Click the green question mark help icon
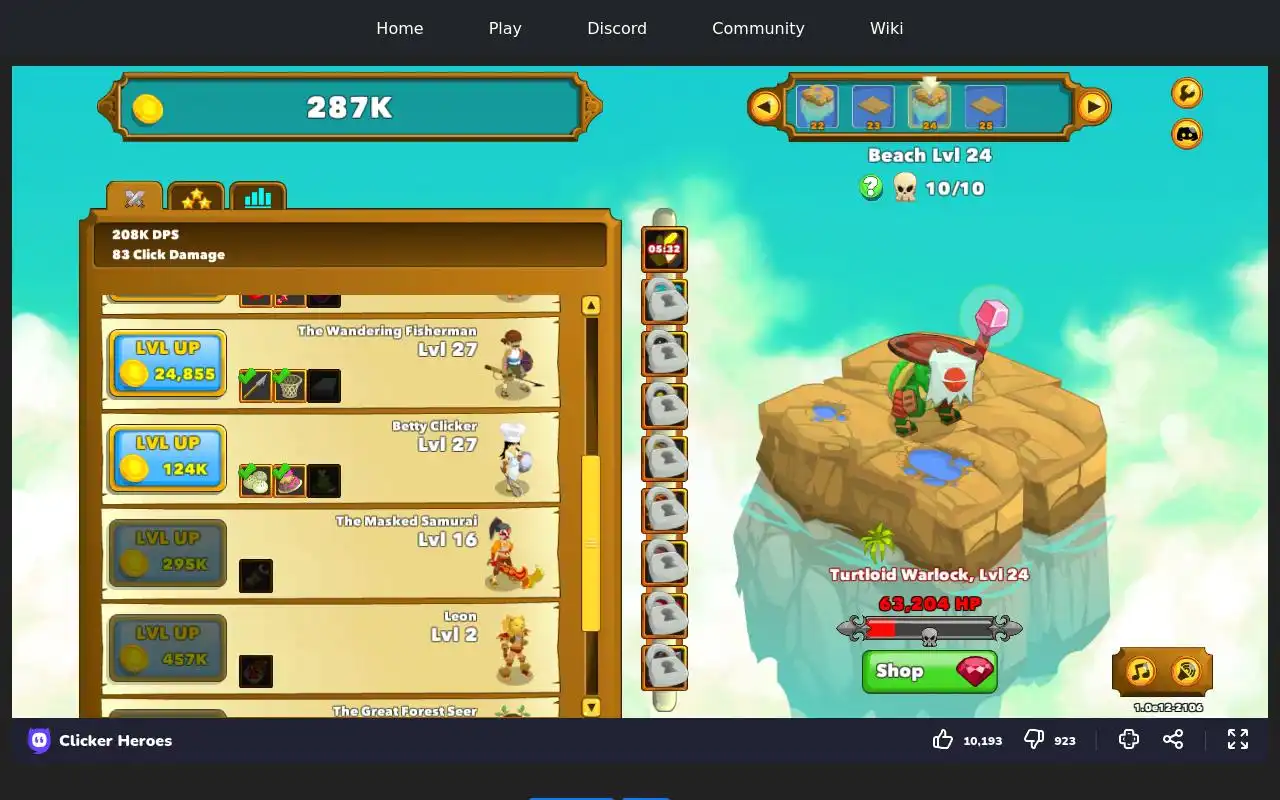Screen dimensions: 1280x800 pos(871,187)
